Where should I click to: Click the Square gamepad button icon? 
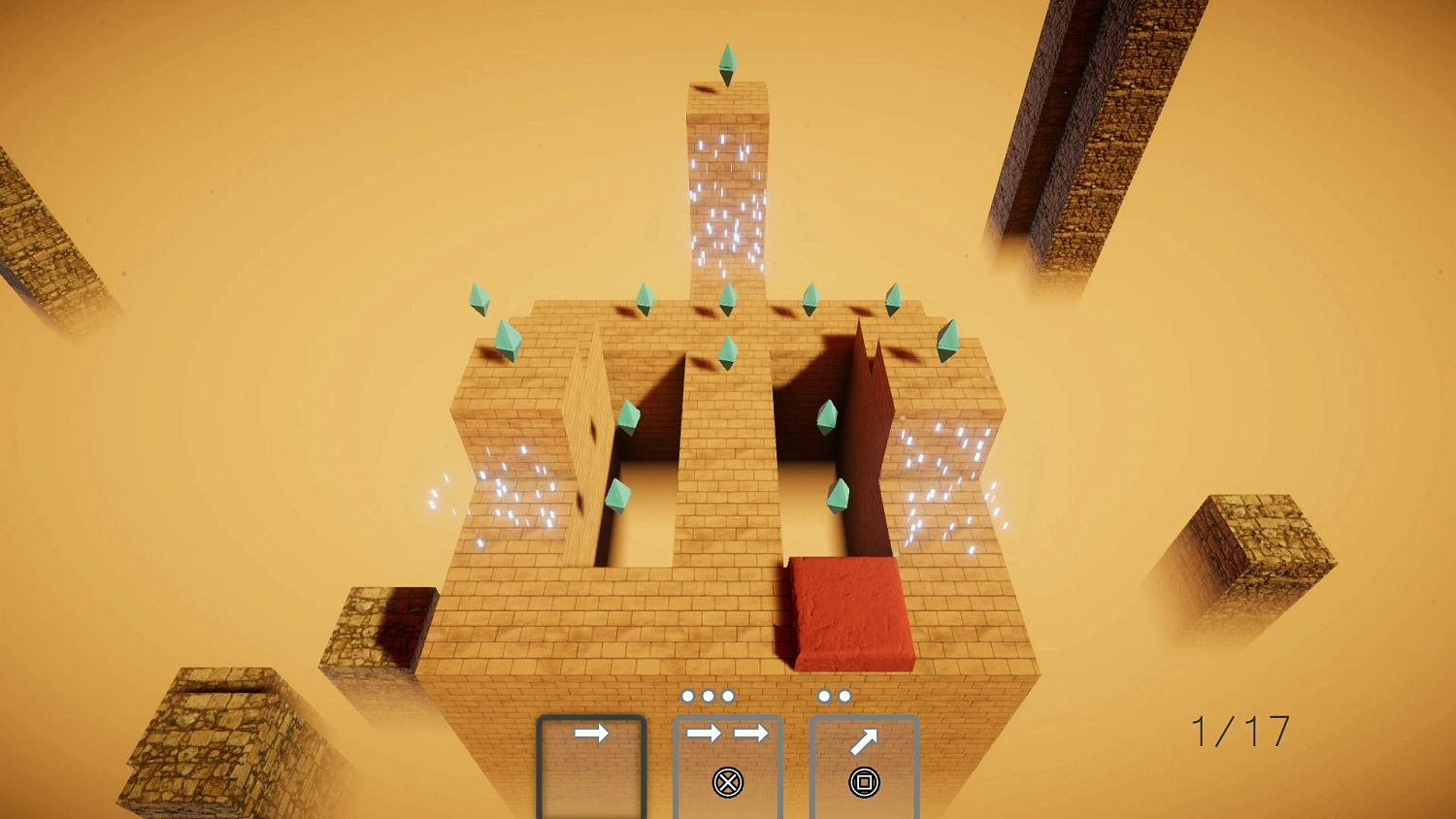tap(864, 782)
